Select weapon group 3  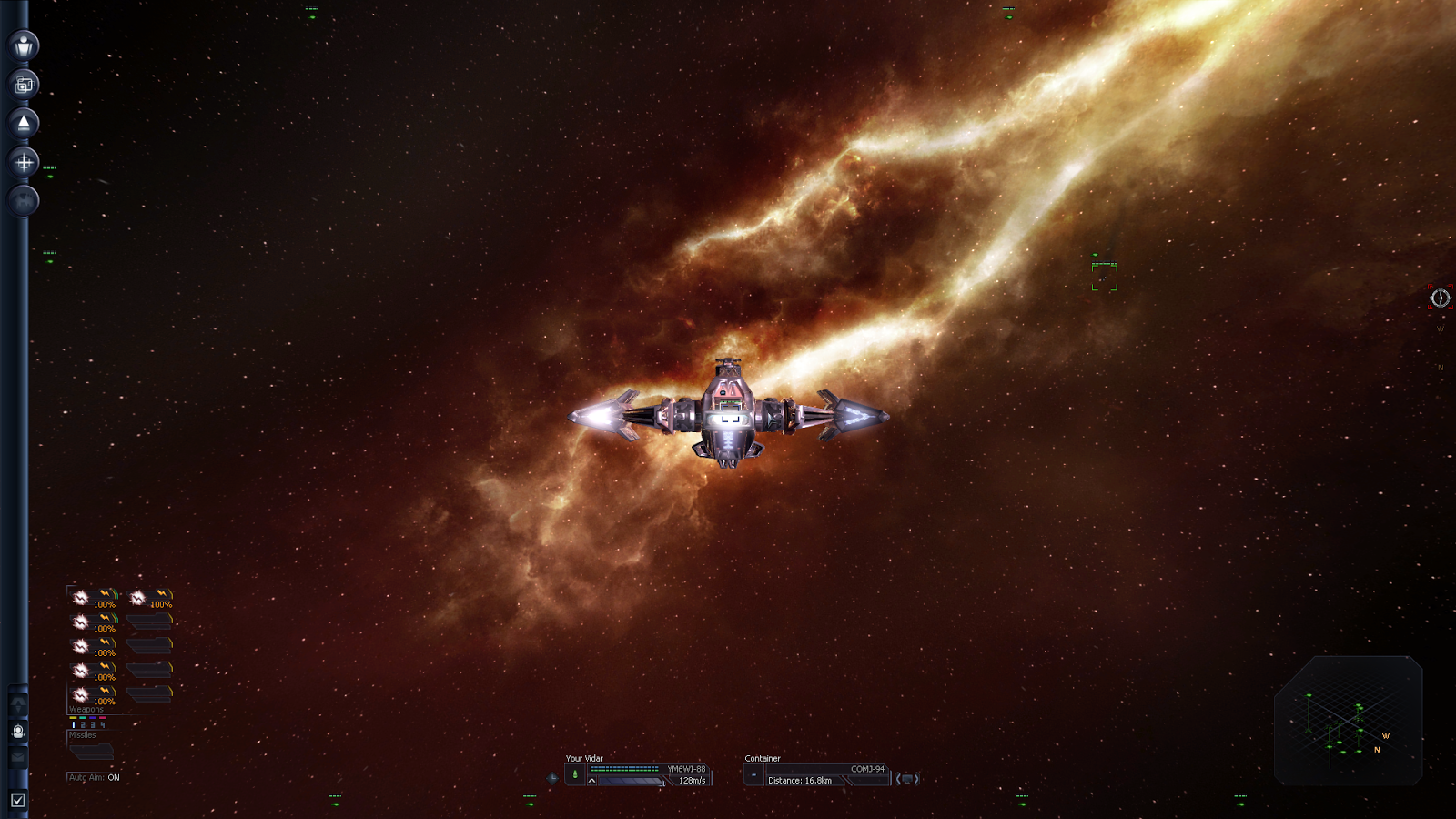pos(92,724)
